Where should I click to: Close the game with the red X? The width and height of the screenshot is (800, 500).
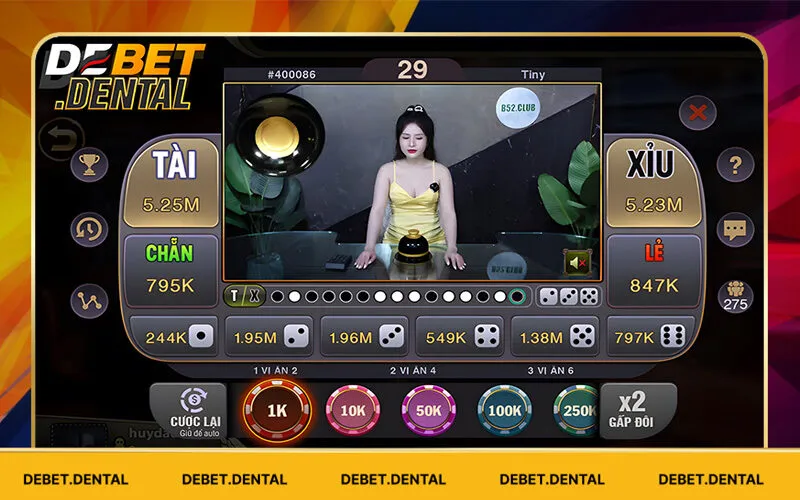(x=698, y=113)
